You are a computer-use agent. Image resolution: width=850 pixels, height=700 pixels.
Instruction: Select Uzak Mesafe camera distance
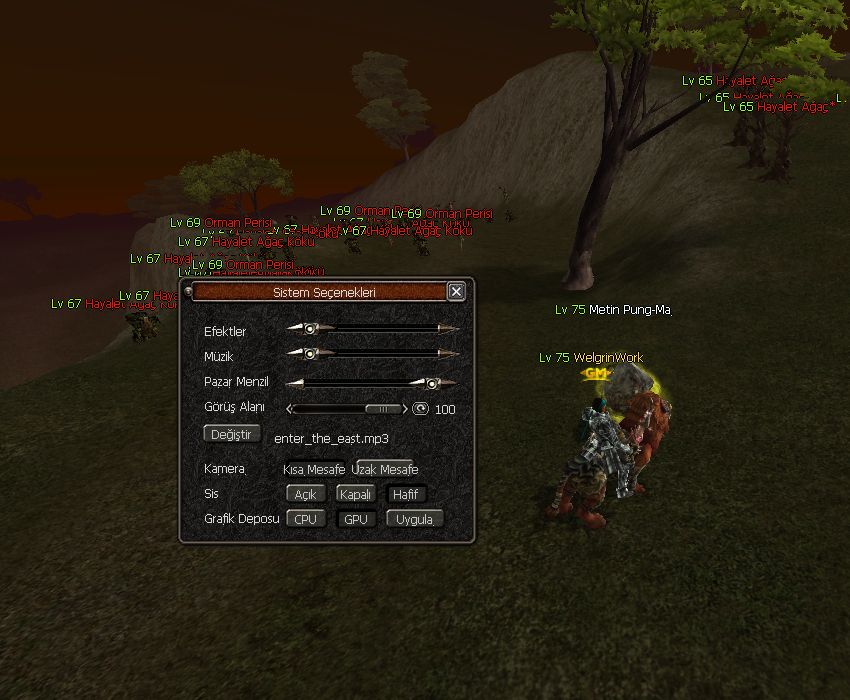(385, 469)
